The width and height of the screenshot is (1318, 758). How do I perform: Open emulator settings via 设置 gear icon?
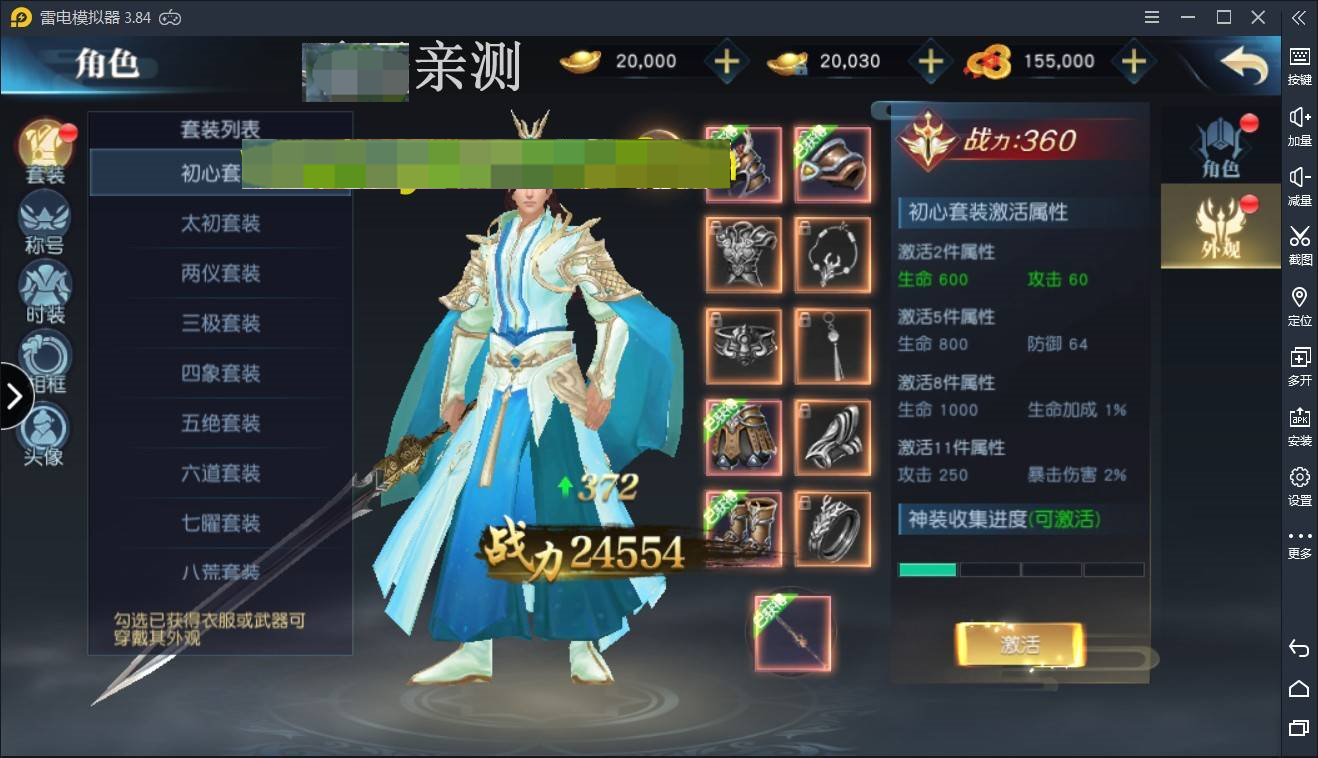tap(1299, 485)
